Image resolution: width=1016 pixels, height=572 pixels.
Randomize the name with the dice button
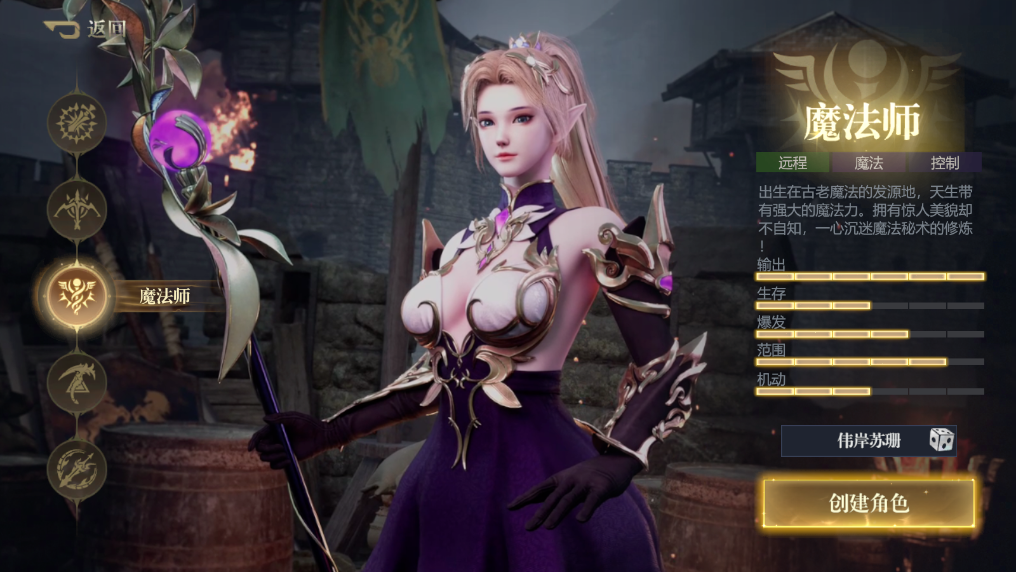click(940, 440)
